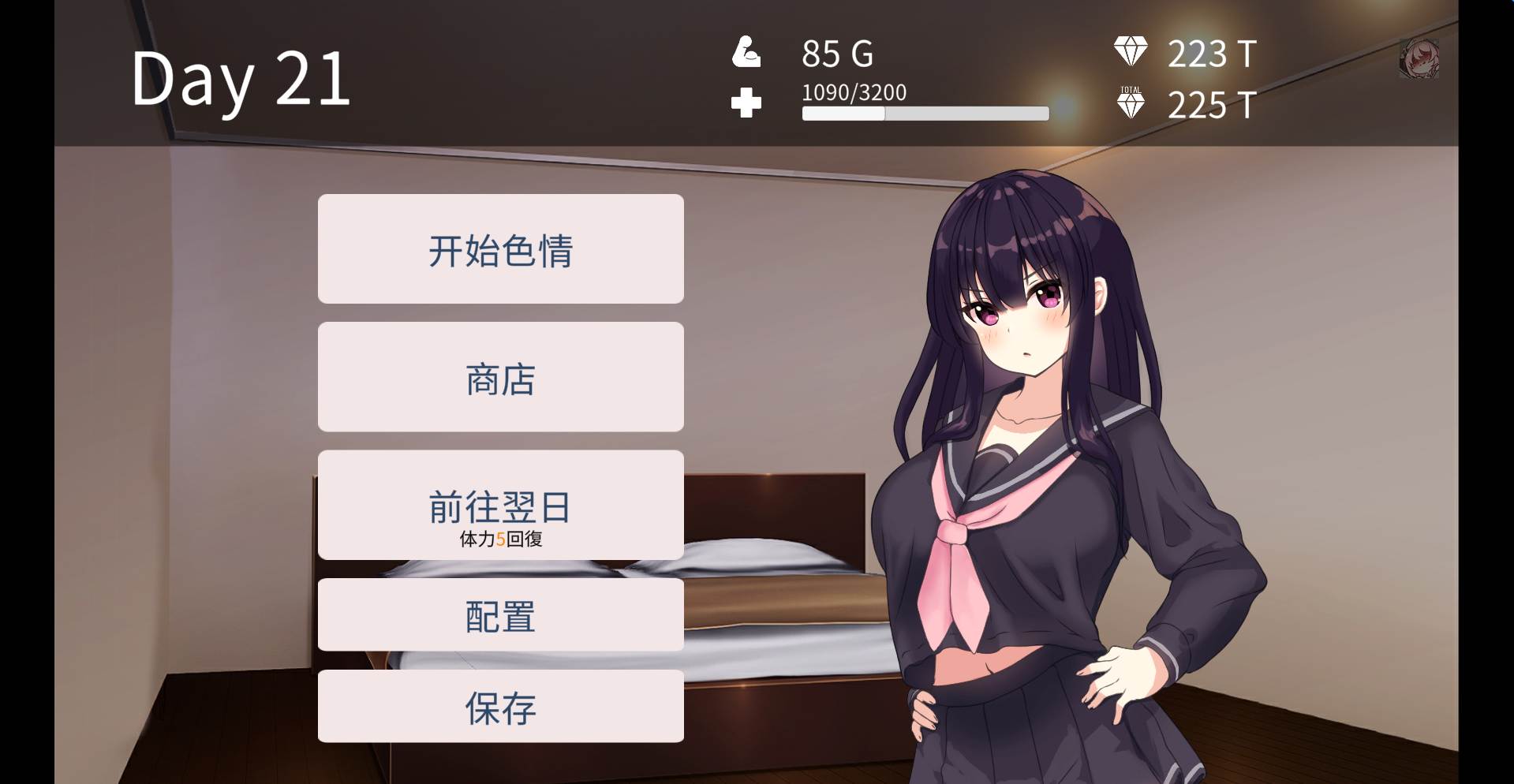This screenshot has width=1514, height=784.
Task: Save the game with 保存
Action: pyautogui.click(x=499, y=707)
